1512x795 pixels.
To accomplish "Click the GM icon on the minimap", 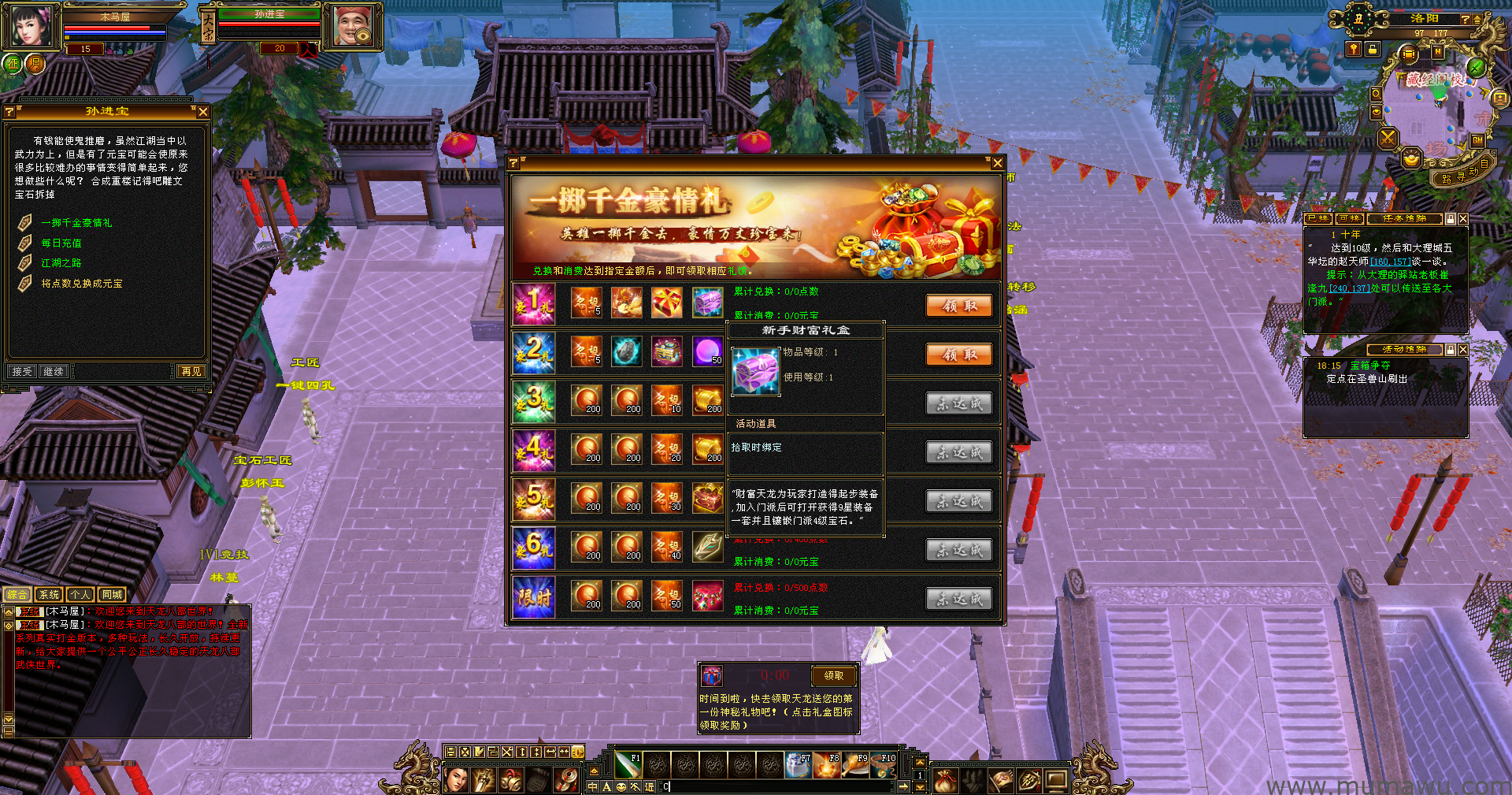I will [x=1477, y=139].
